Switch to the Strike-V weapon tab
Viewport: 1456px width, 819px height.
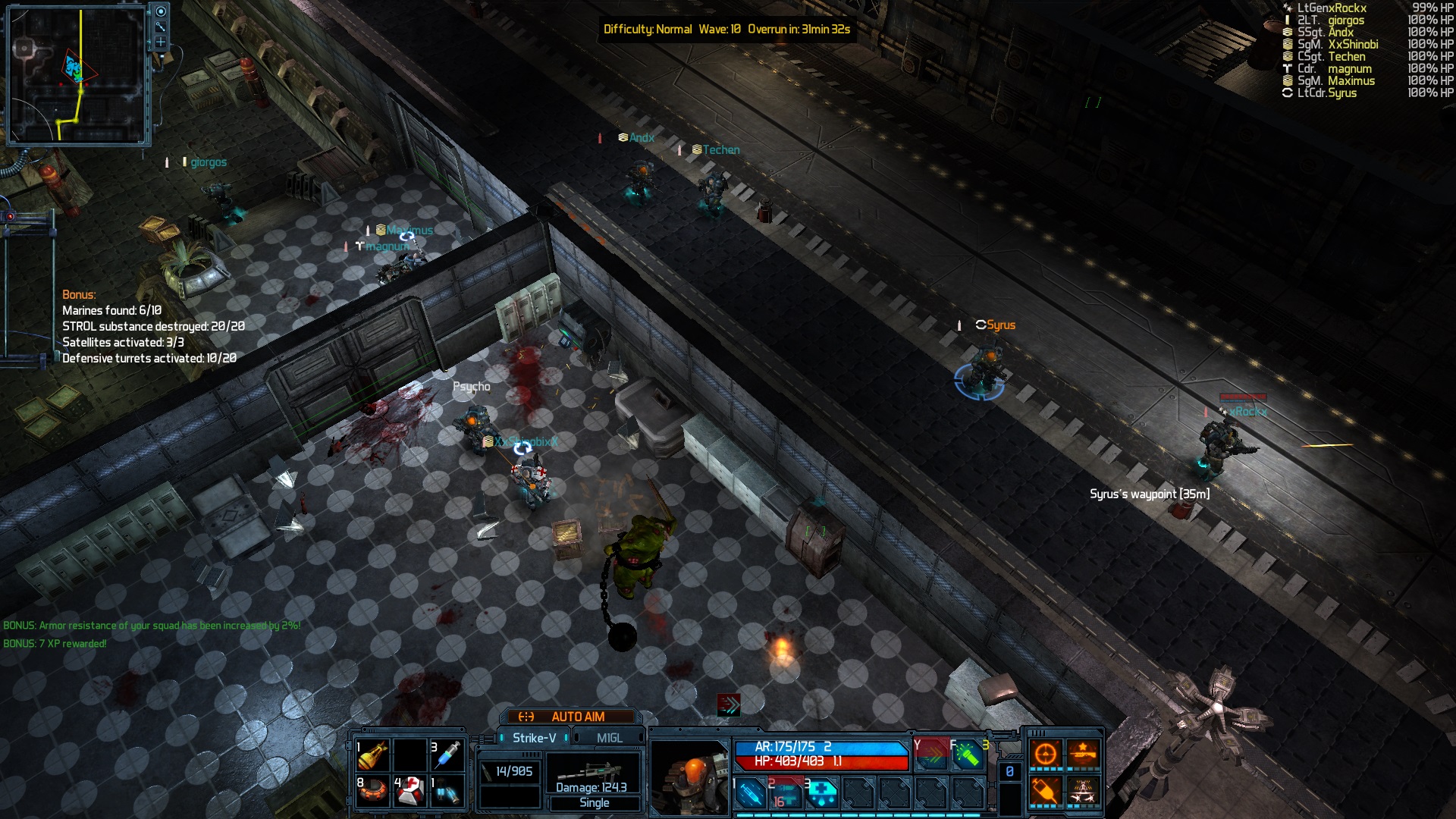coord(534,738)
